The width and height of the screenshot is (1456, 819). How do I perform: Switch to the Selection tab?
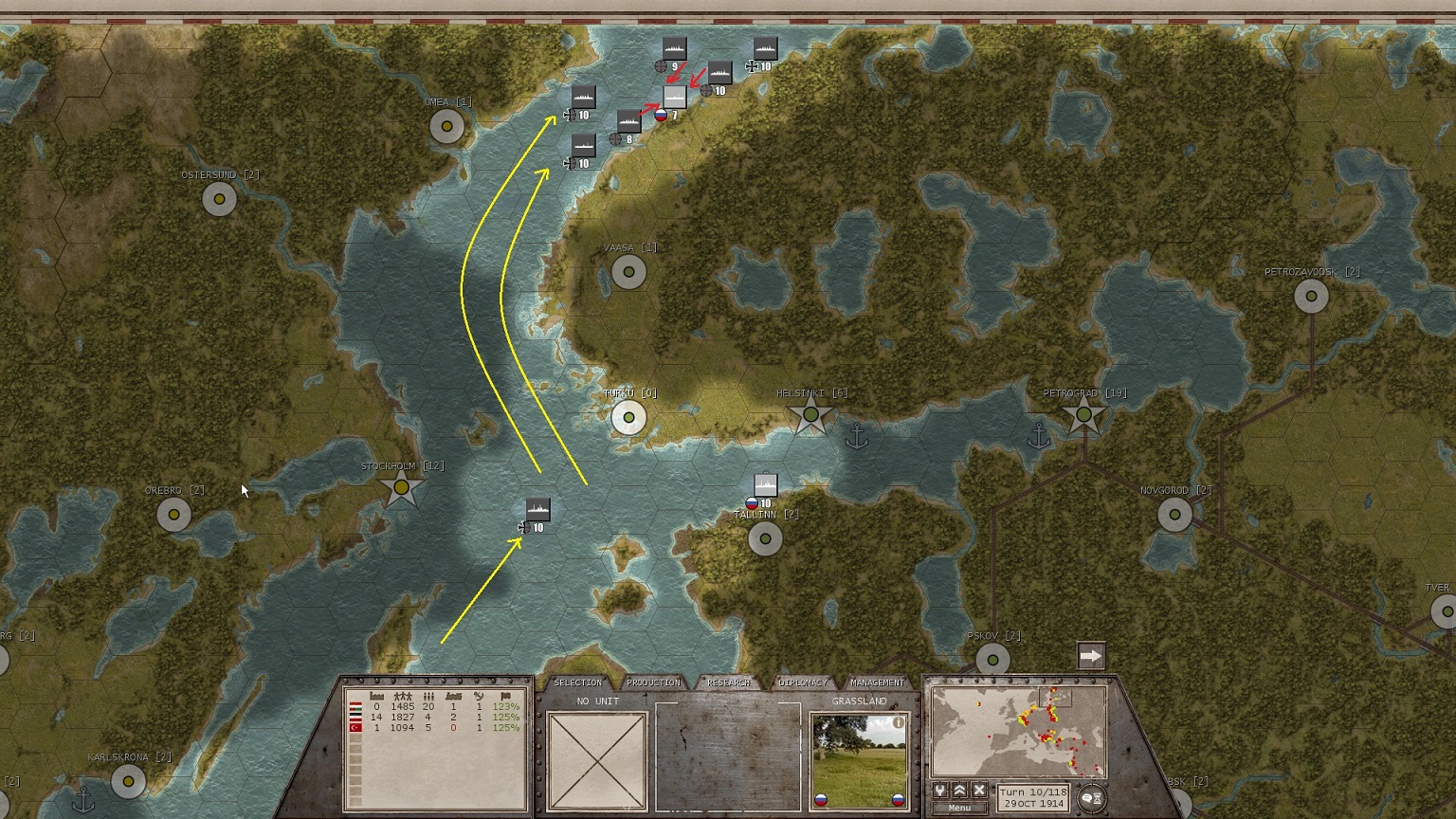(577, 682)
